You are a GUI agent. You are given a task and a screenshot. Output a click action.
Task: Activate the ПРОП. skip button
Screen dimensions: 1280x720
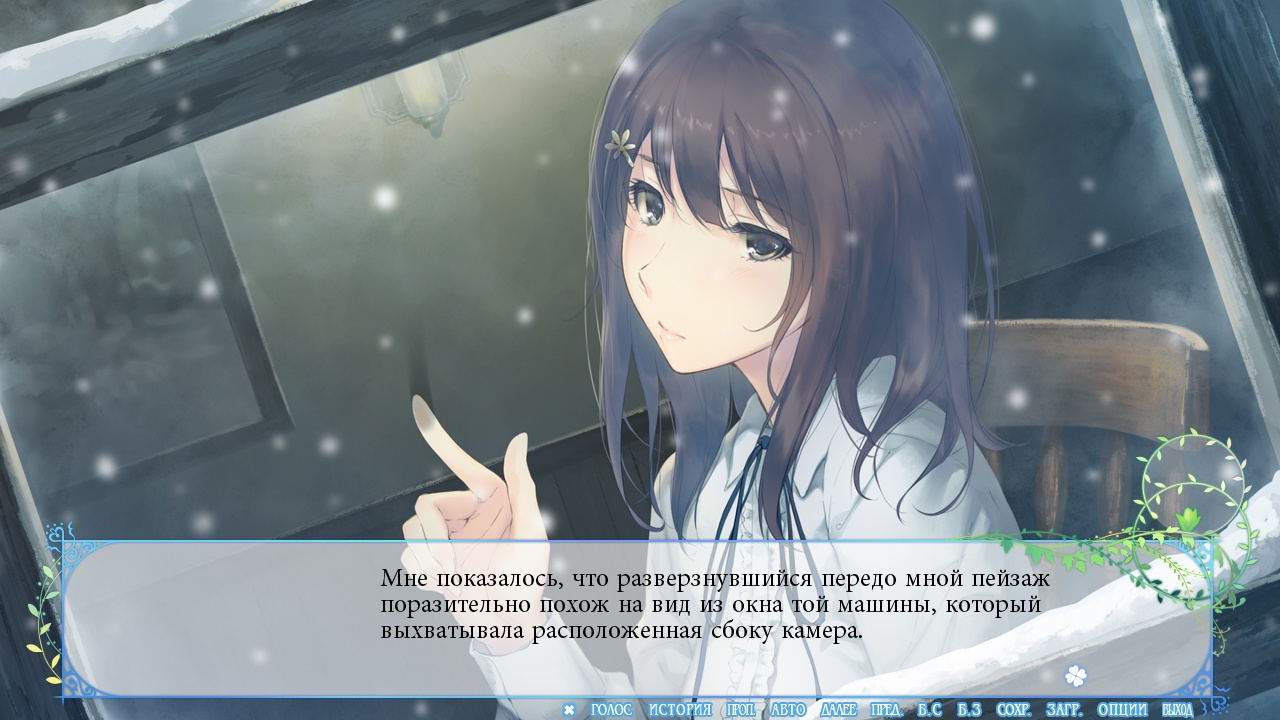coord(741,710)
